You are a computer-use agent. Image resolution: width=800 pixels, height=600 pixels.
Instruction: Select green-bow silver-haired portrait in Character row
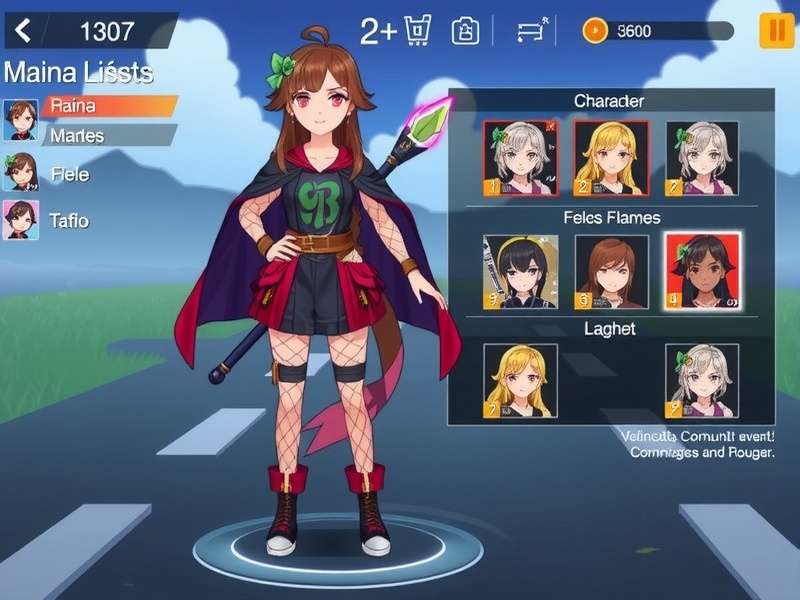[702, 158]
